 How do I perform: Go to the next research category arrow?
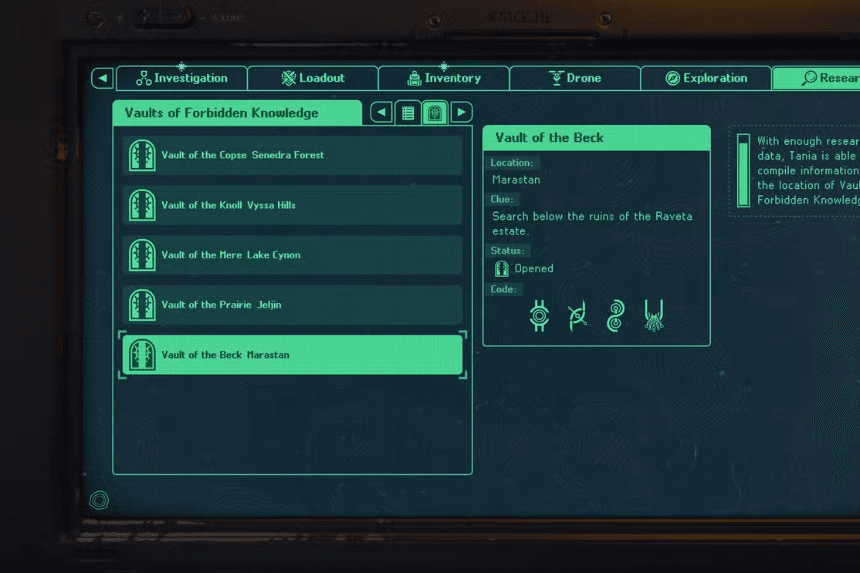(461, 113)
